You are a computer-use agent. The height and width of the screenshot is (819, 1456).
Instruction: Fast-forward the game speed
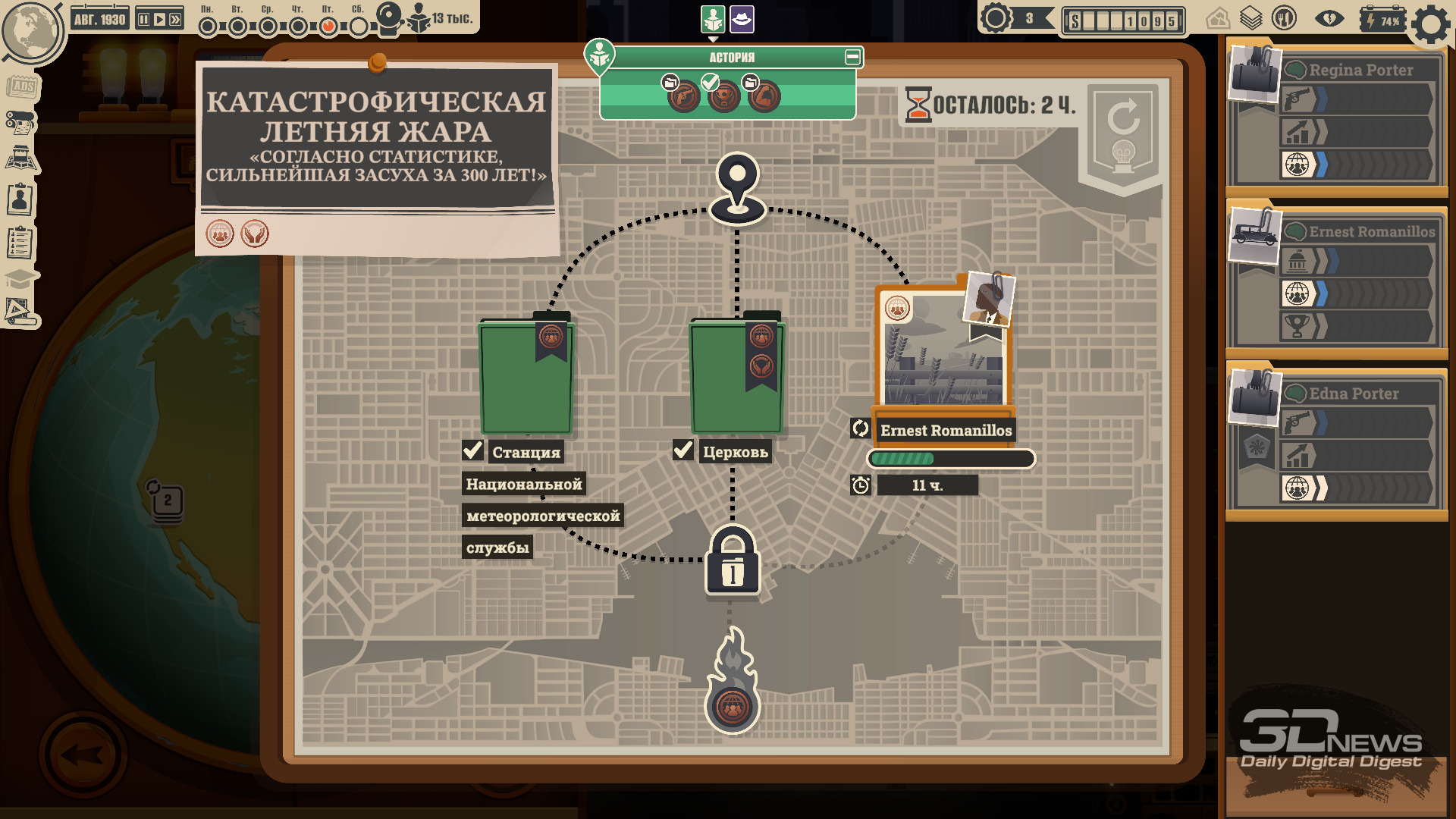(x=175, y=19)
